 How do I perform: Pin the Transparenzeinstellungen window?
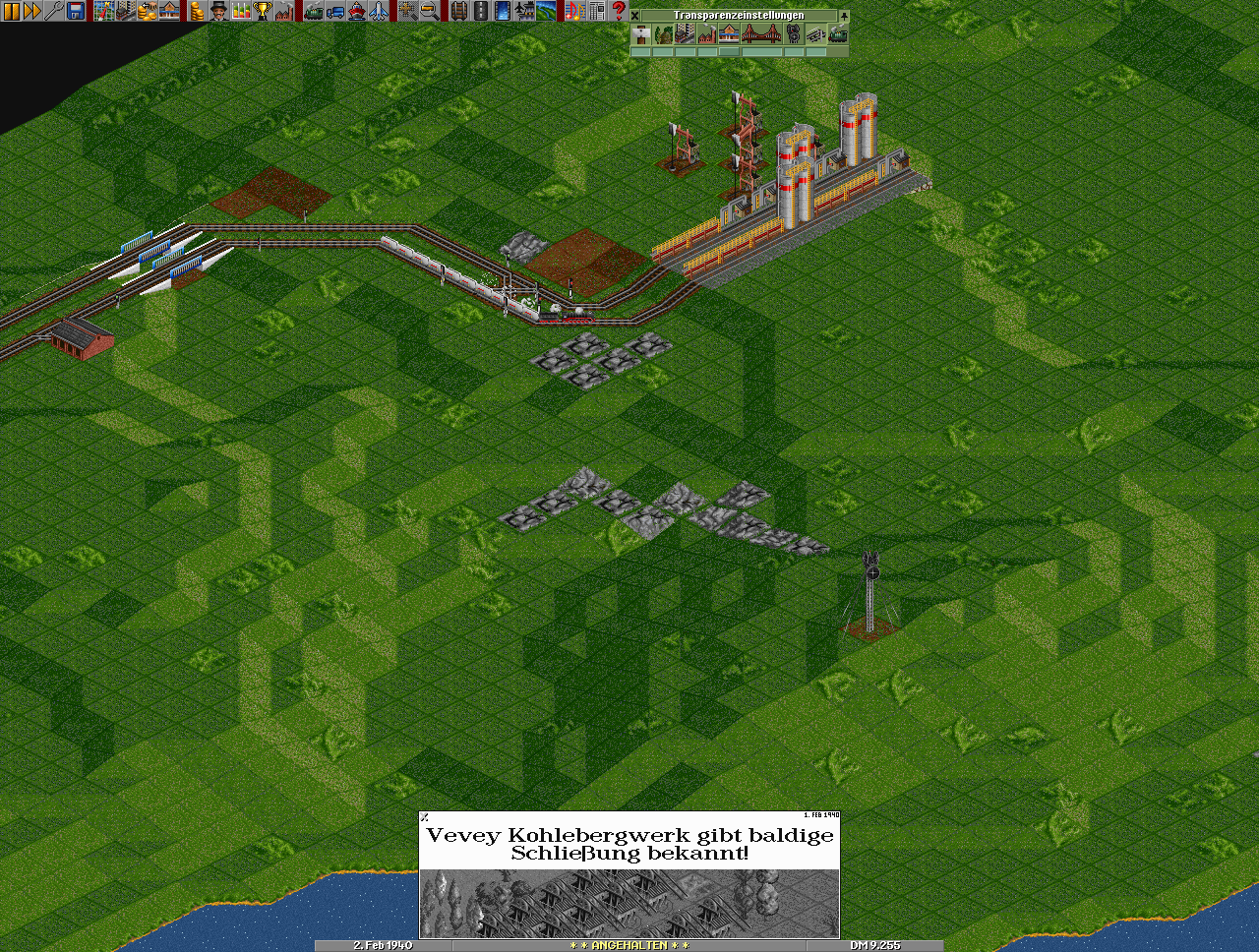(843, 16)
